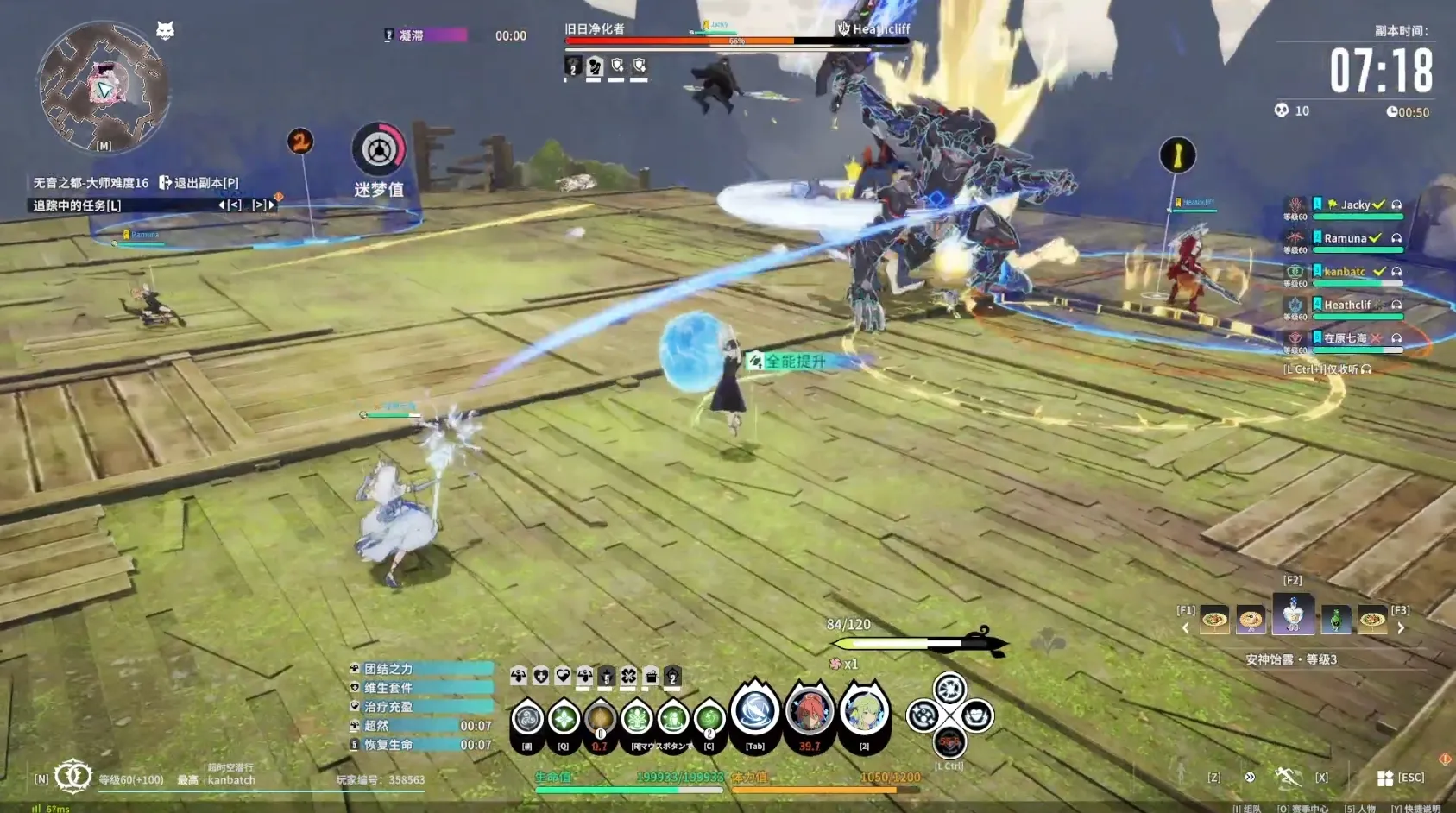Open the main menu grid icon
This screenshot has width=1456, height=813.
(x=1384, y=778)
